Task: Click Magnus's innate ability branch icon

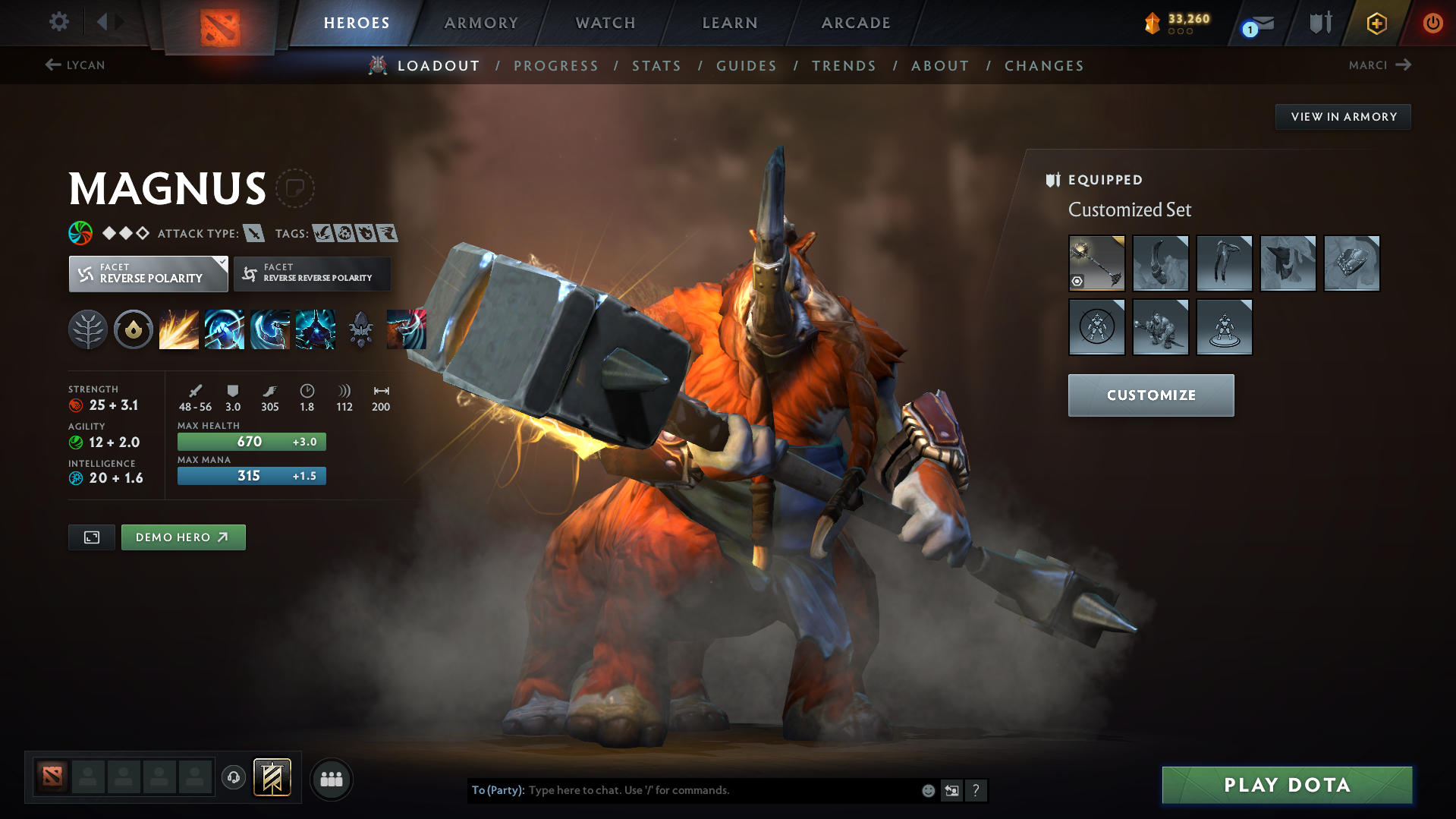Action: 88,329
